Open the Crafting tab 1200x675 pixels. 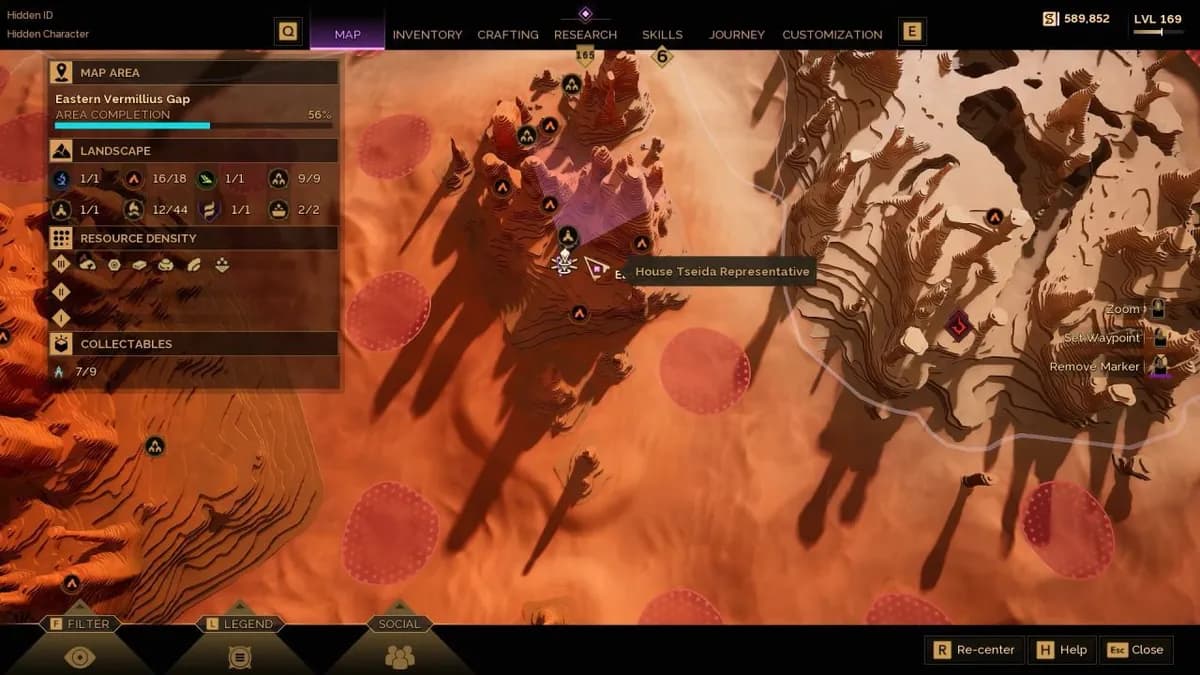[x=508, y=34]
